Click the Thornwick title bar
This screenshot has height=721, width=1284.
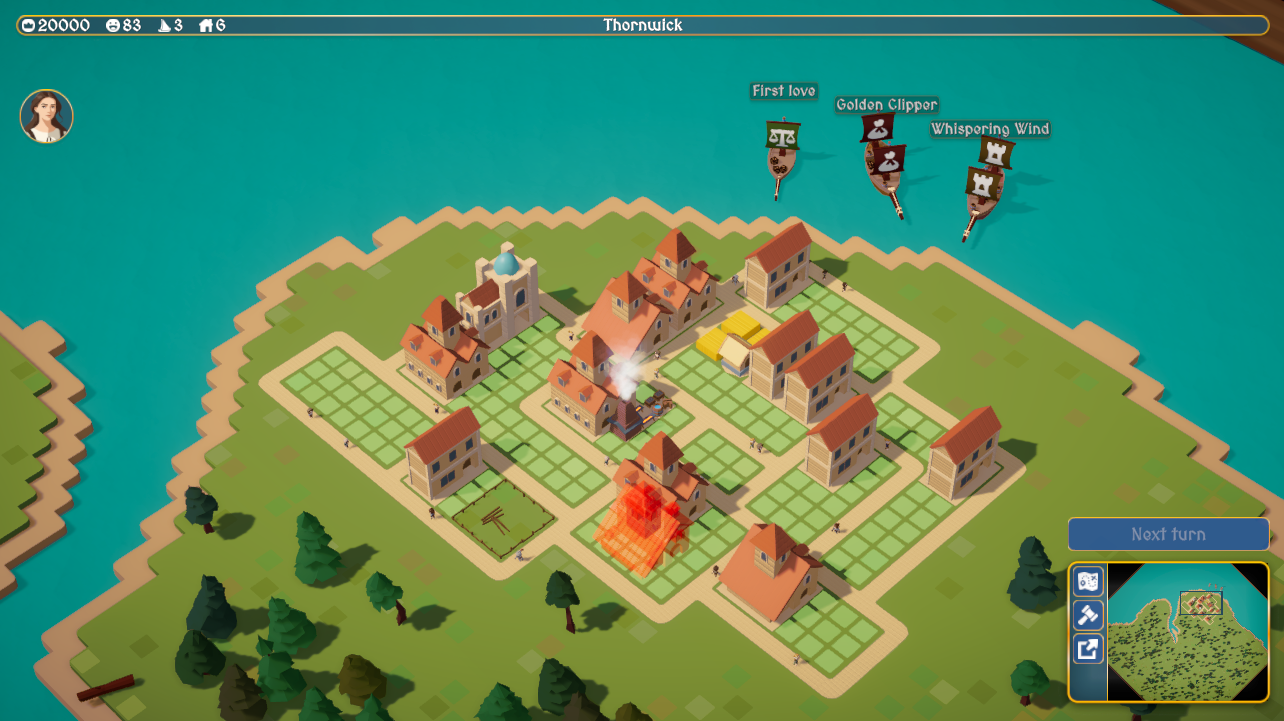pos(641,25)
